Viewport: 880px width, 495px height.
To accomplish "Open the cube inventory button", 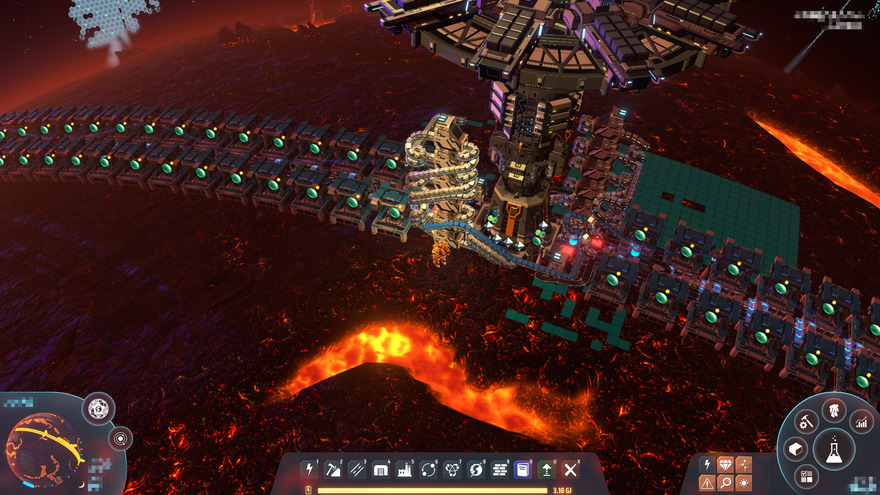I will [795, 449].
